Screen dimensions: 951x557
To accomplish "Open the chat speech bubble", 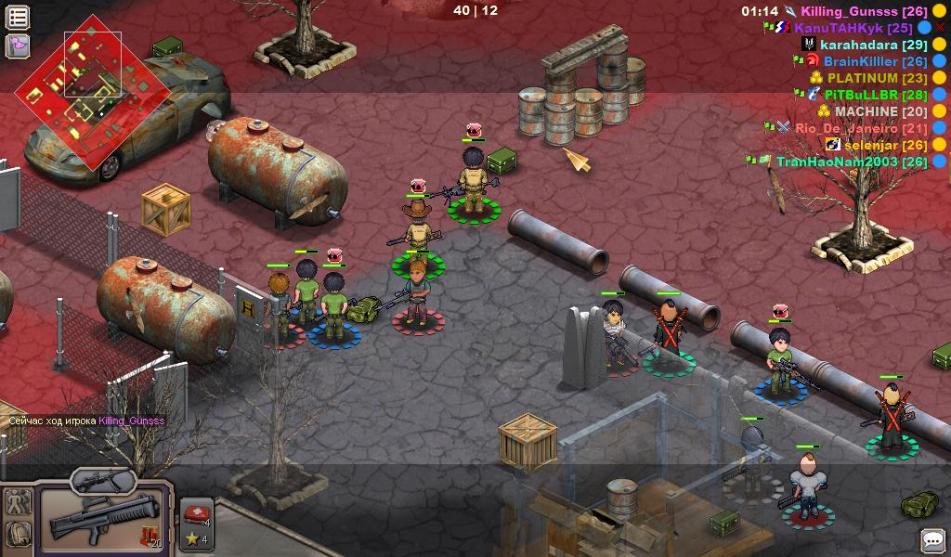I will click(933, 541).
